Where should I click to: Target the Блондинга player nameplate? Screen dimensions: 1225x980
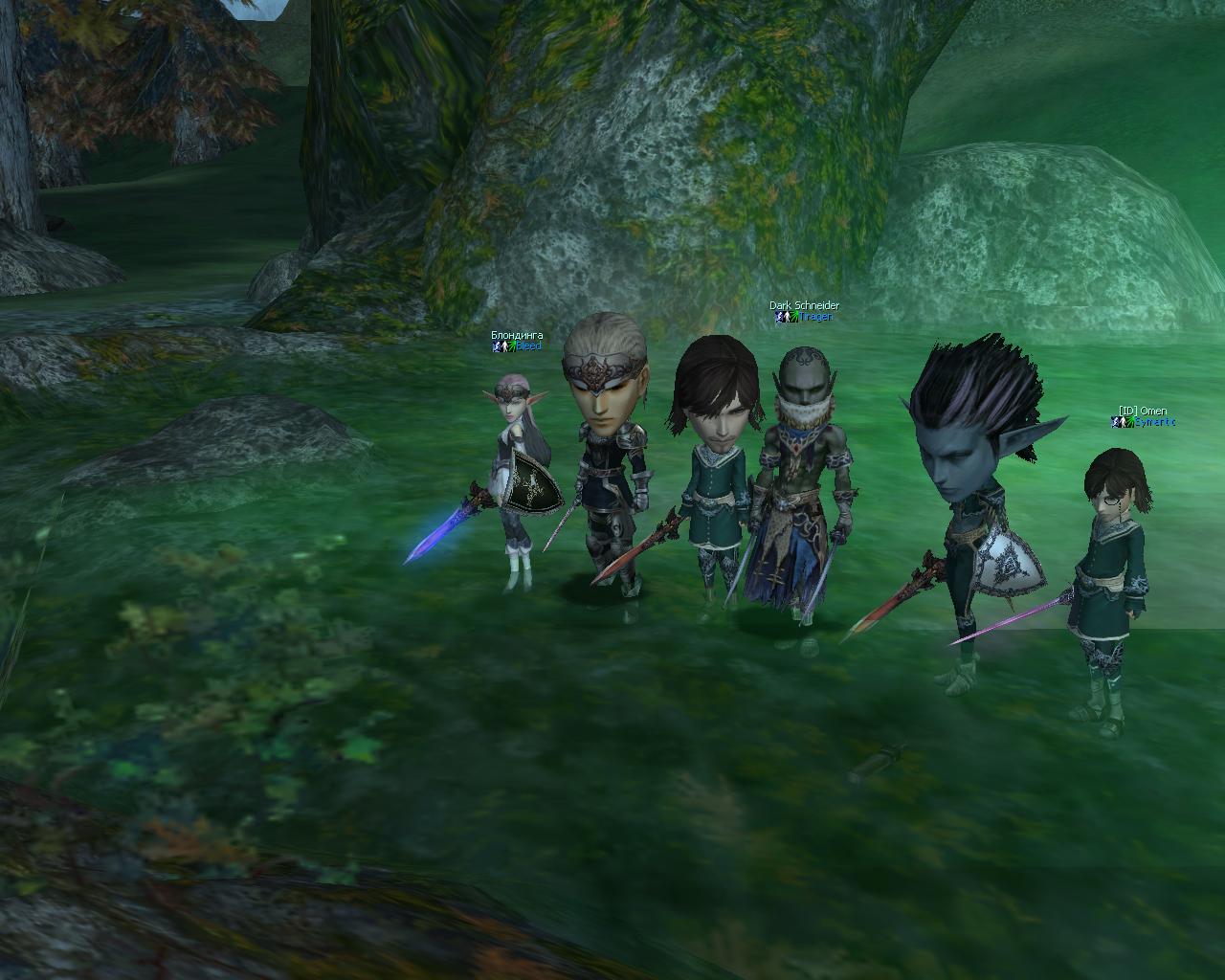click(x=517, y=336)
